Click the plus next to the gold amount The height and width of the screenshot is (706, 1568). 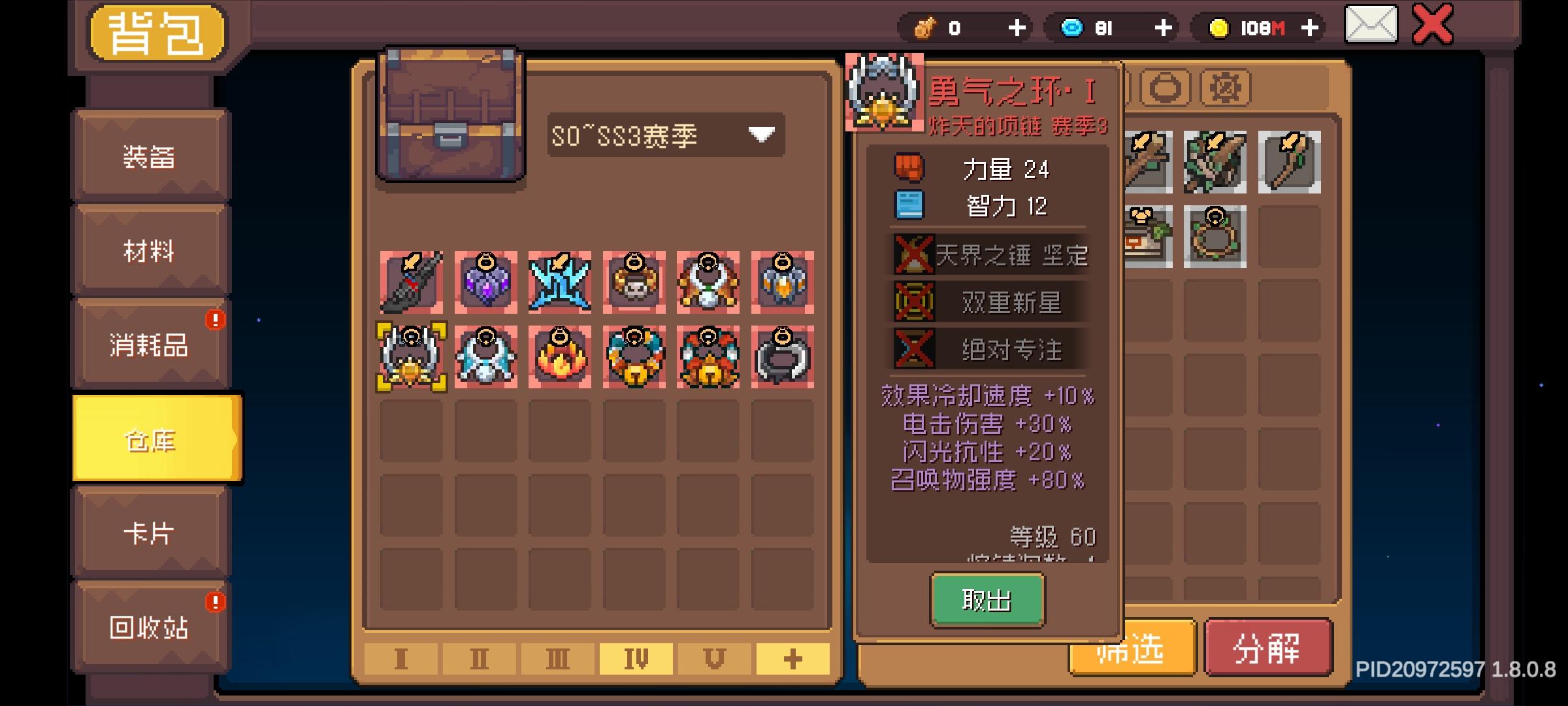pos(1310,27)
